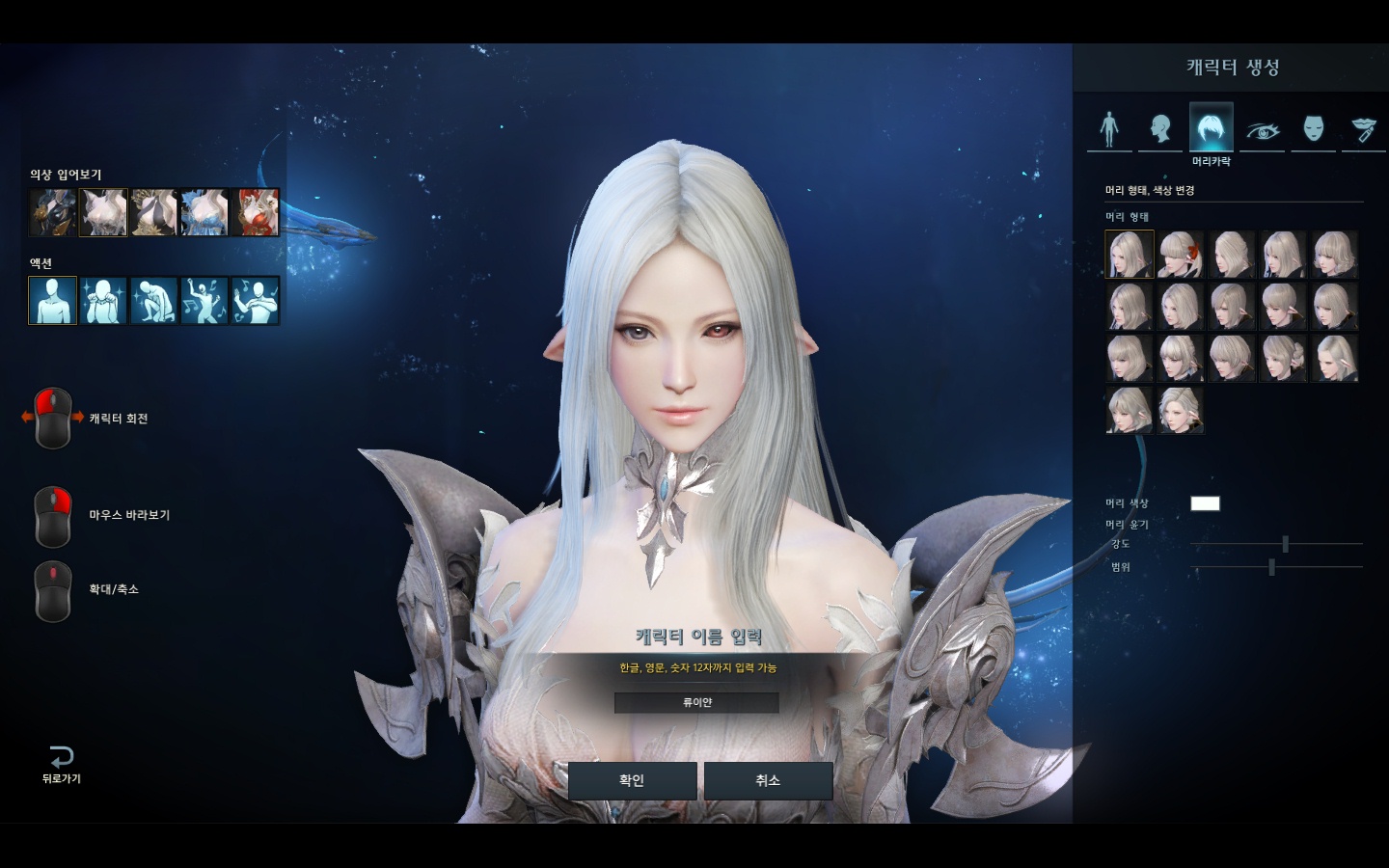Choose the hairstyle with the red flower
This screenshot has height=868, width=1389.
[x=1181, y=255]
